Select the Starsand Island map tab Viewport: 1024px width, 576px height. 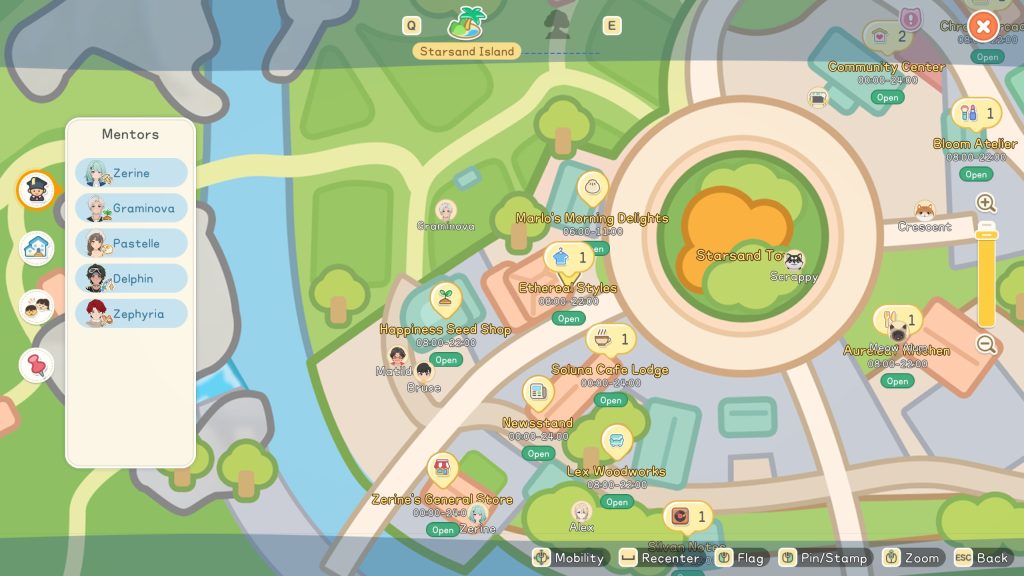point(467,22)
